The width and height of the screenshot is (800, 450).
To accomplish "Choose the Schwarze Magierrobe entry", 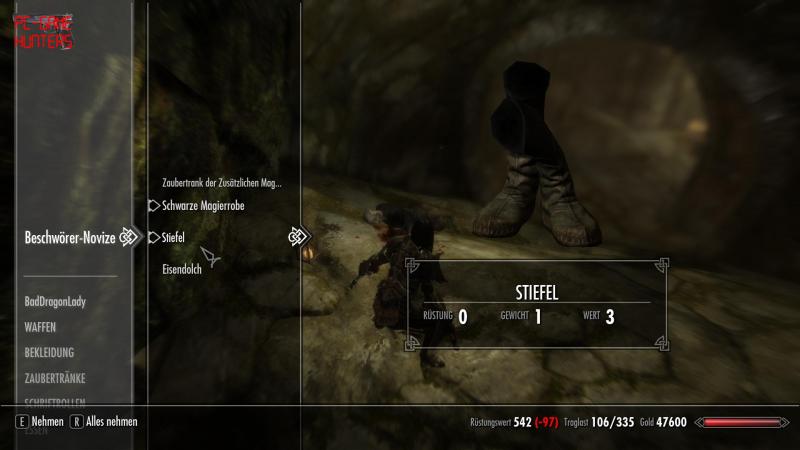I will point(203,206).
